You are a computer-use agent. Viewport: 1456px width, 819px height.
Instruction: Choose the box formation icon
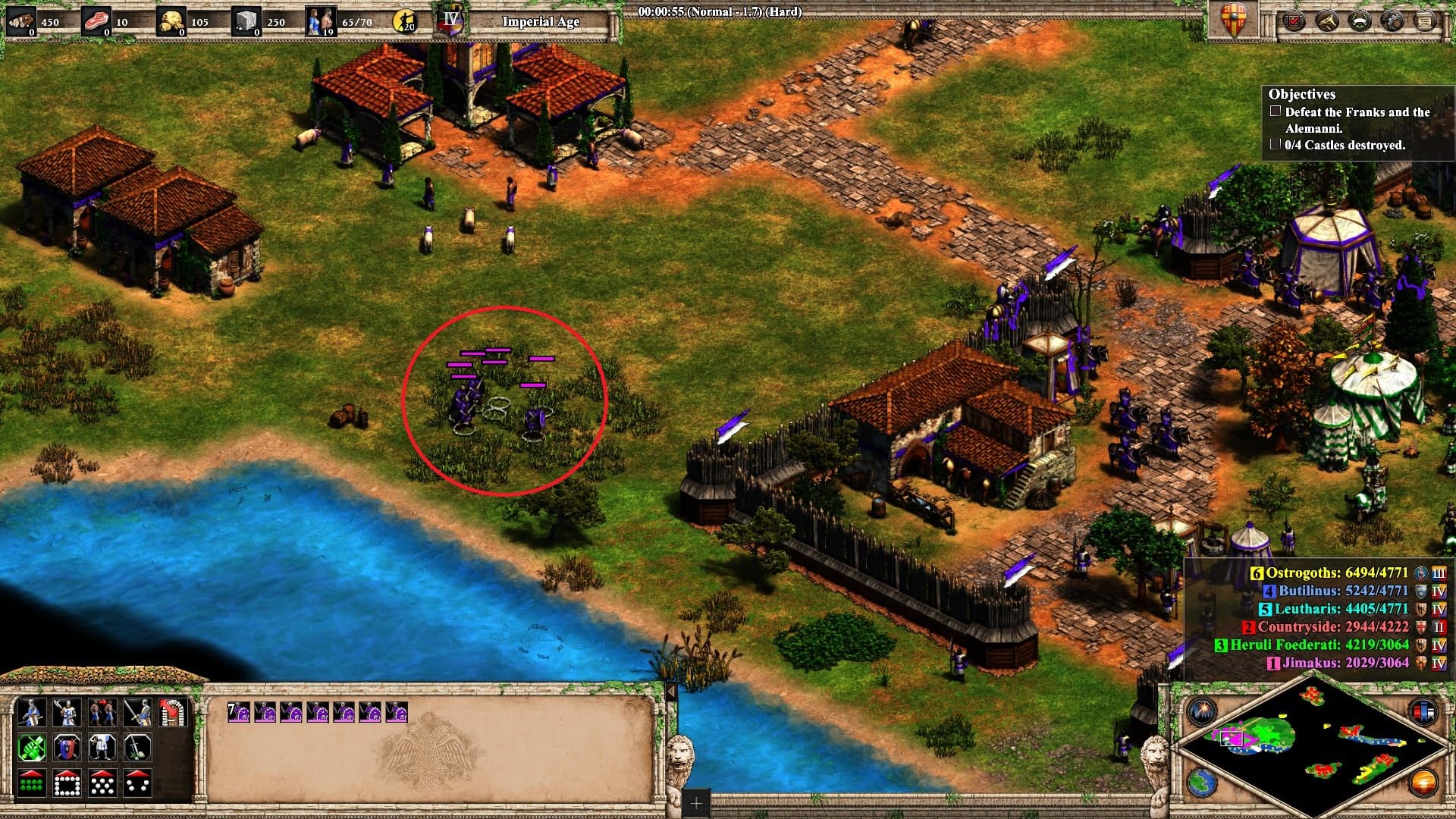coord(66,783)
